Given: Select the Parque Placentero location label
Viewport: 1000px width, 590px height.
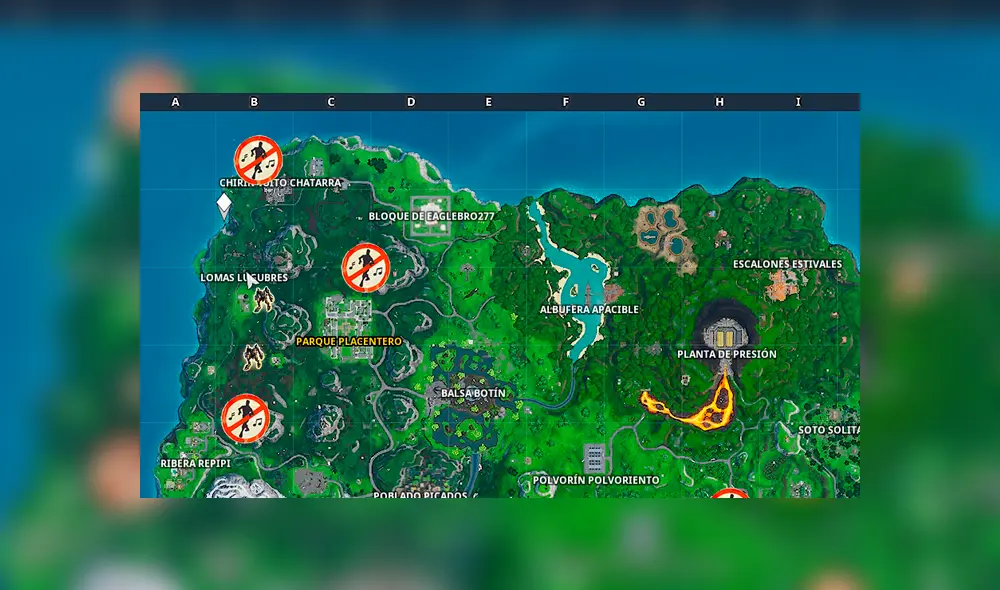Looking at the screenshot, I should pyautogui.click(x=349, y=342).
